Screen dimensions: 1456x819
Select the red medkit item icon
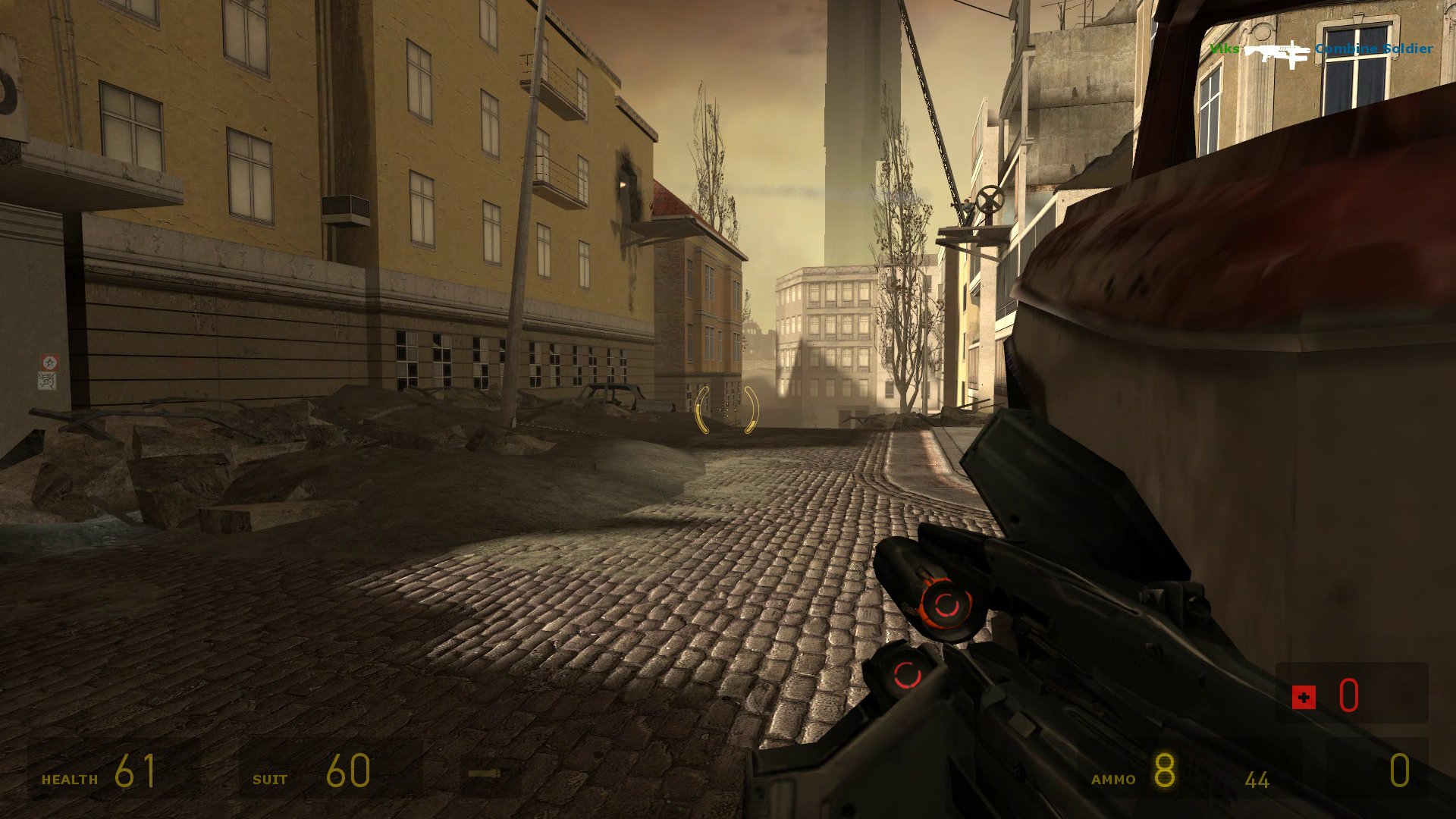pyautogui.click(x=1304, y=697)
